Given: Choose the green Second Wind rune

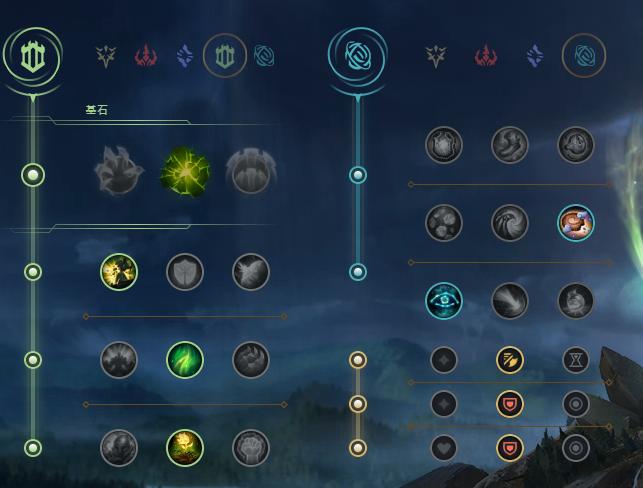Looking at the screenshot, I should (185, 360).
